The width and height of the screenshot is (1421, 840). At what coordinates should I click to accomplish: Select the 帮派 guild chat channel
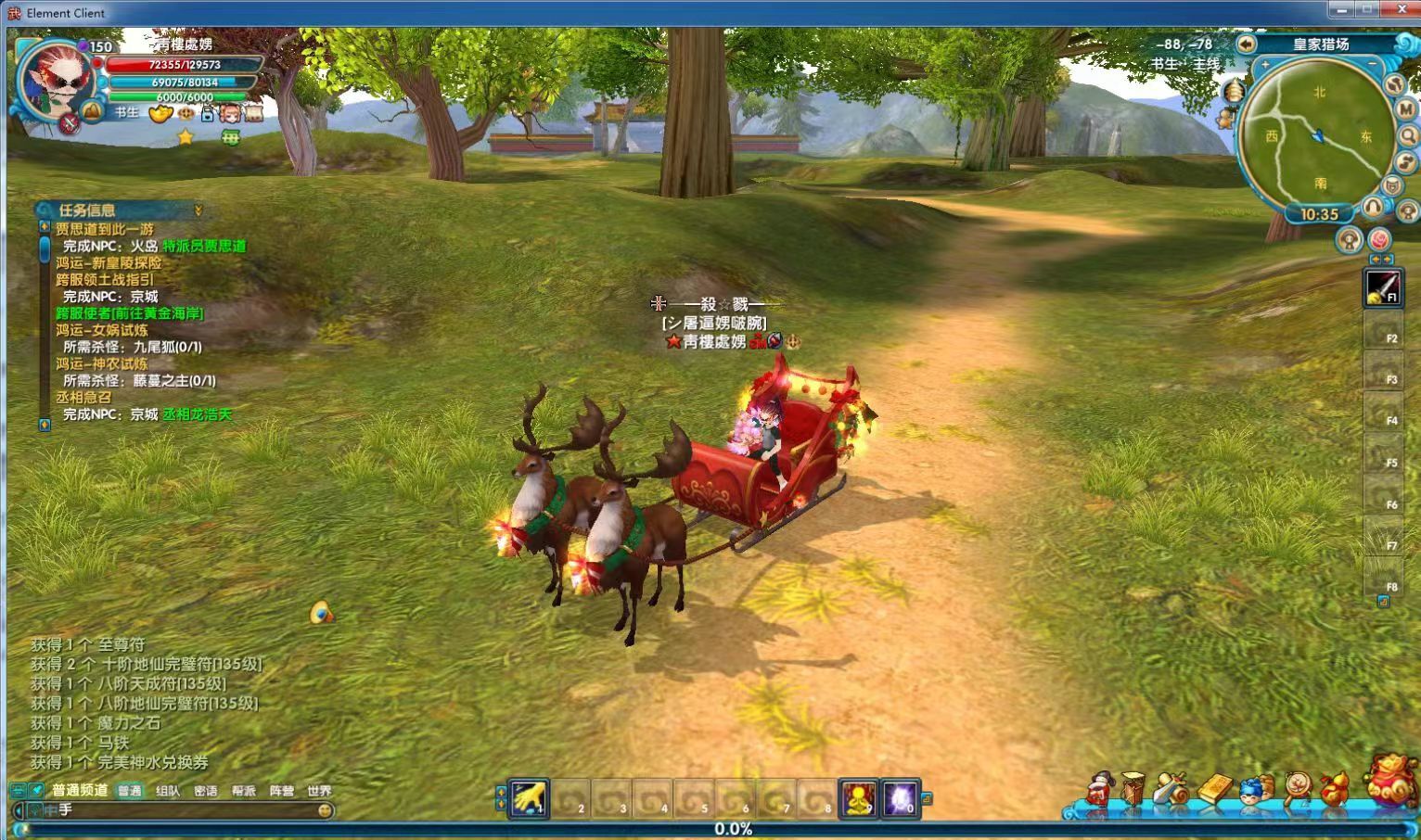point(243,791)
